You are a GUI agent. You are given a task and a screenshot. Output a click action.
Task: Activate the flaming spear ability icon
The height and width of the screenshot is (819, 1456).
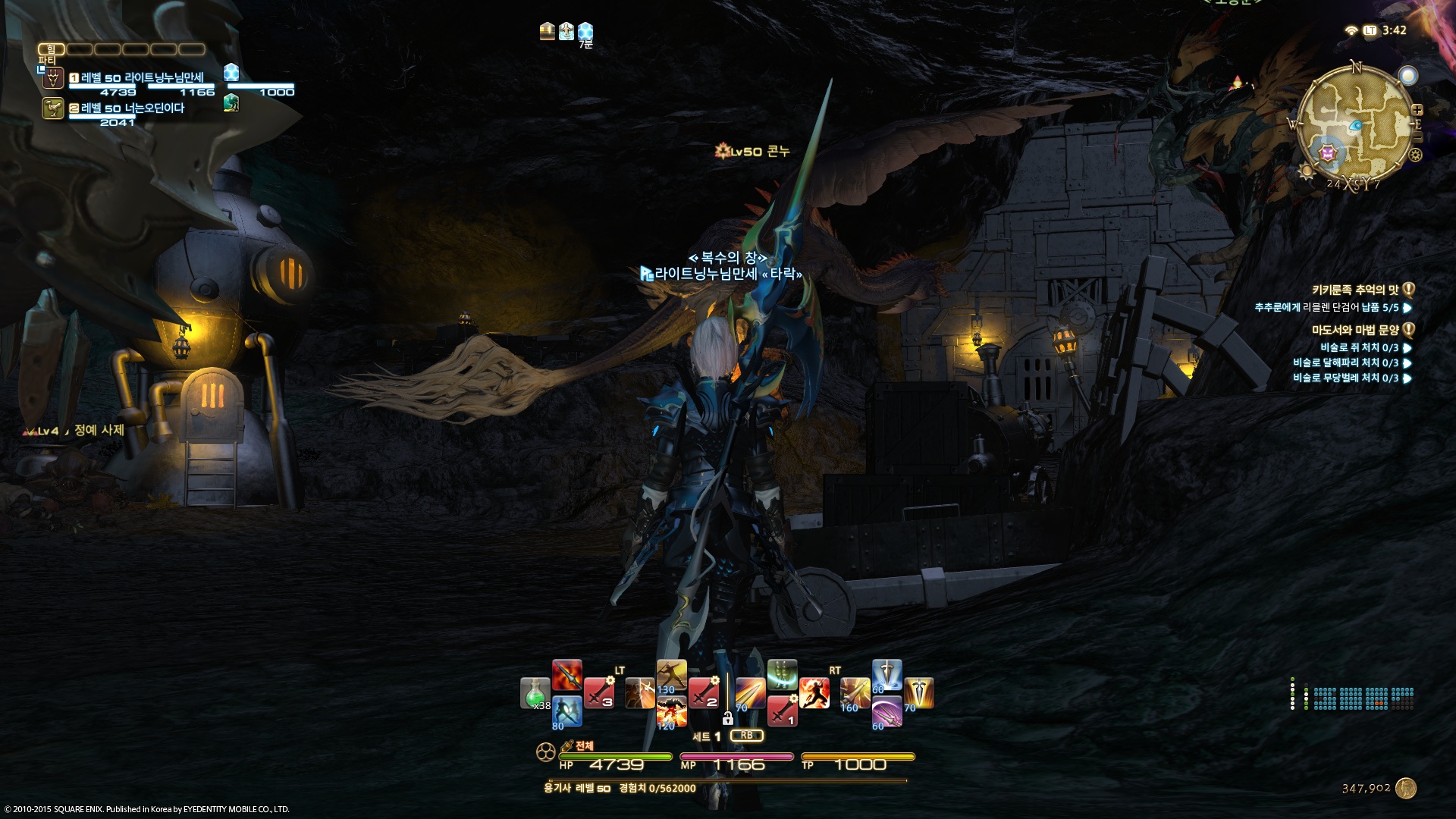click(566, 675)
